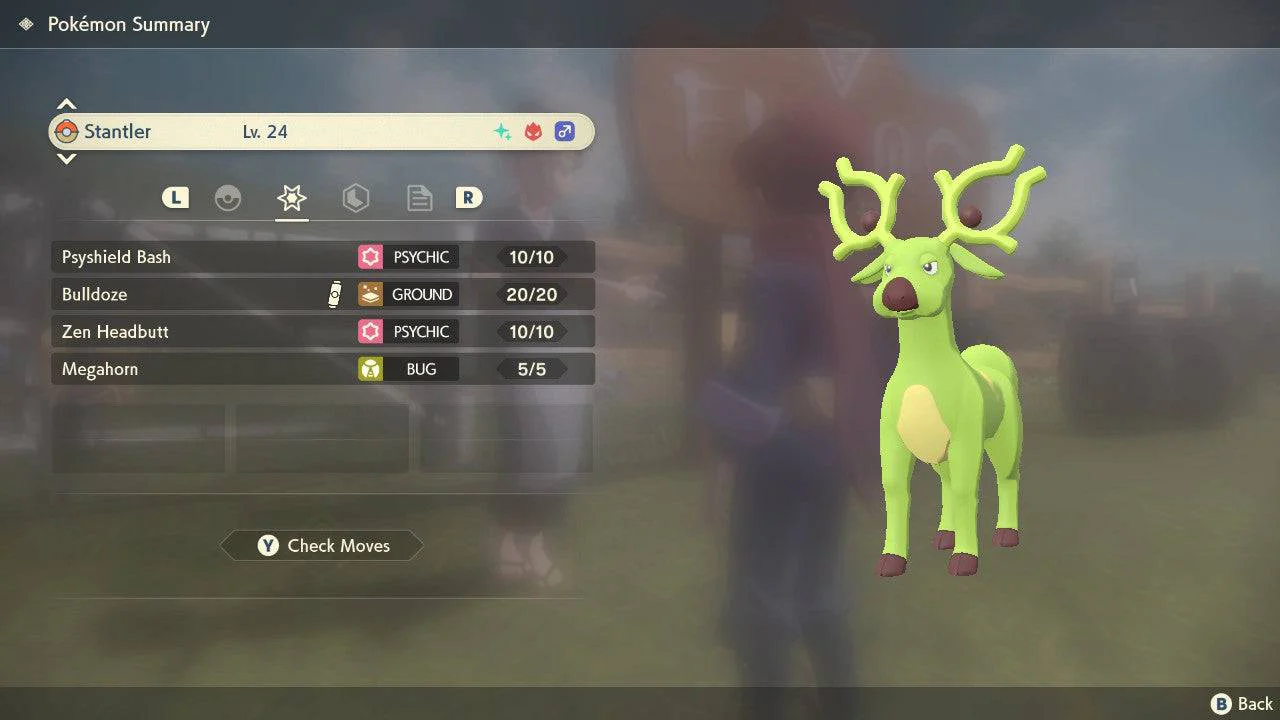Screen dimensions: 1280x720
Task: Select the Zen Headbutt move
Action: (x=322, y=331)
